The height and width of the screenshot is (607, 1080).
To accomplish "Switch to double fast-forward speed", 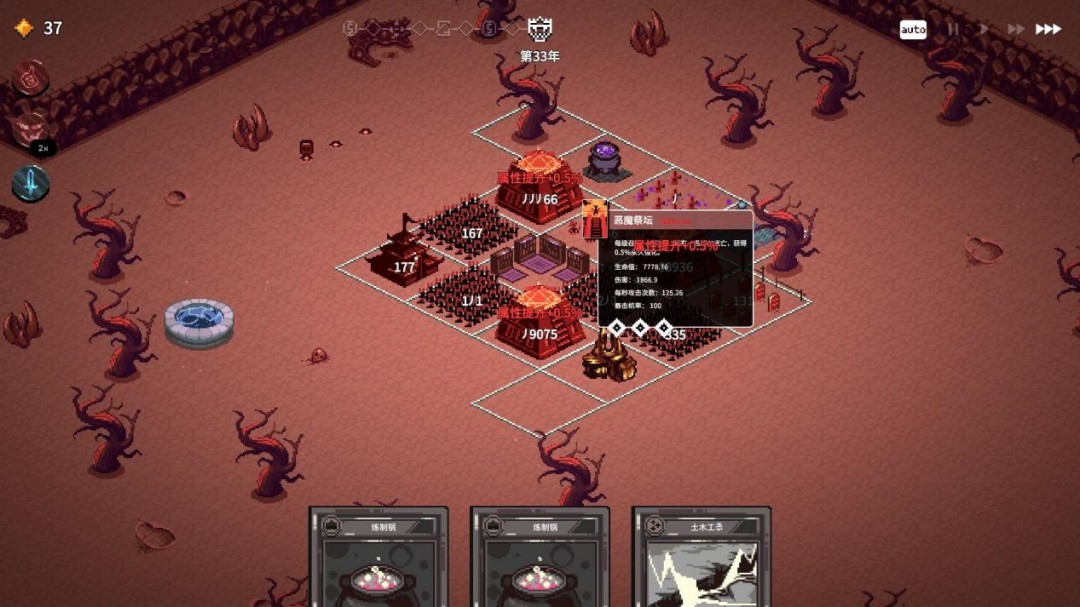I will coord(1015,29).
